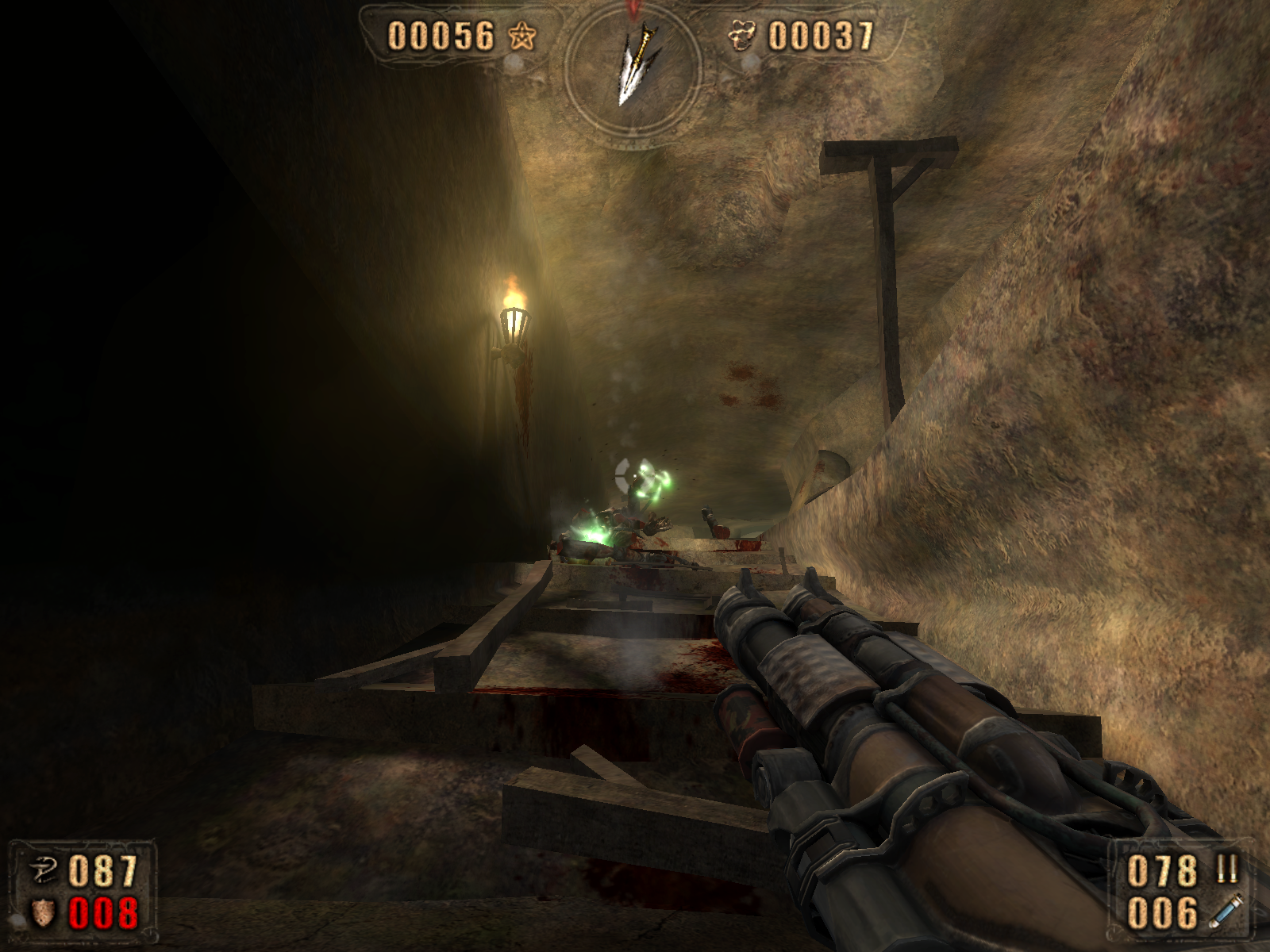Select the stake ammo icon beside 006
The height and width of the screenshot is (952, 1270).
click(x=1226, y=912)
